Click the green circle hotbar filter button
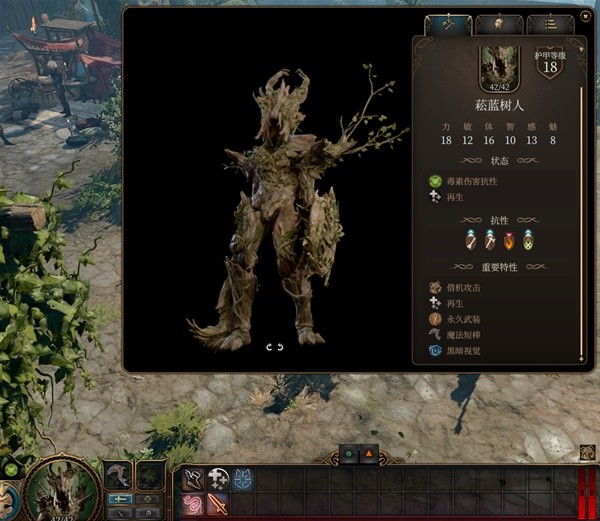Screen dimensions: 600x521 pos(349,454)
